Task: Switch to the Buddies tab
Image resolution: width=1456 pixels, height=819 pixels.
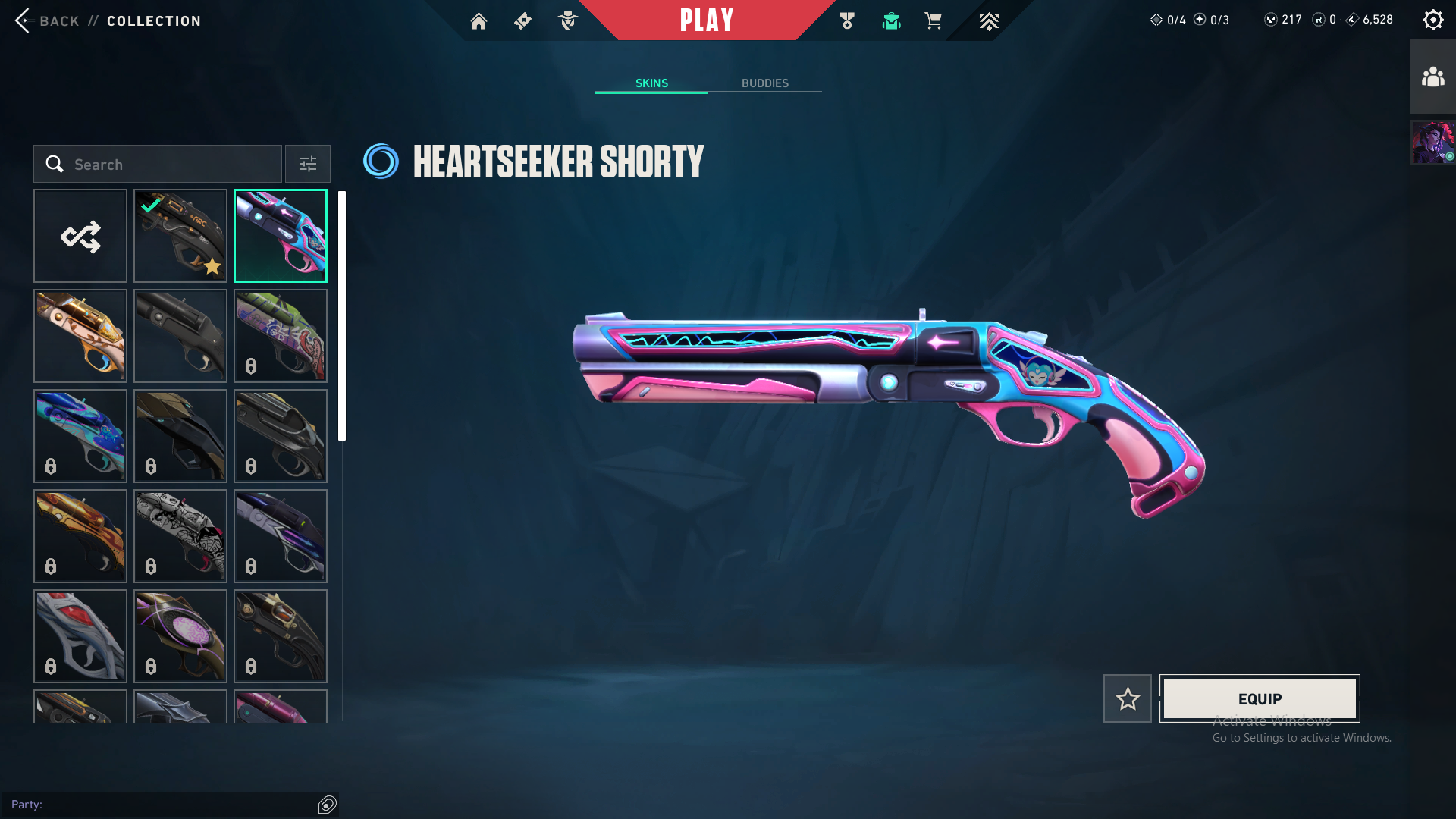Action: click(764, 83)
